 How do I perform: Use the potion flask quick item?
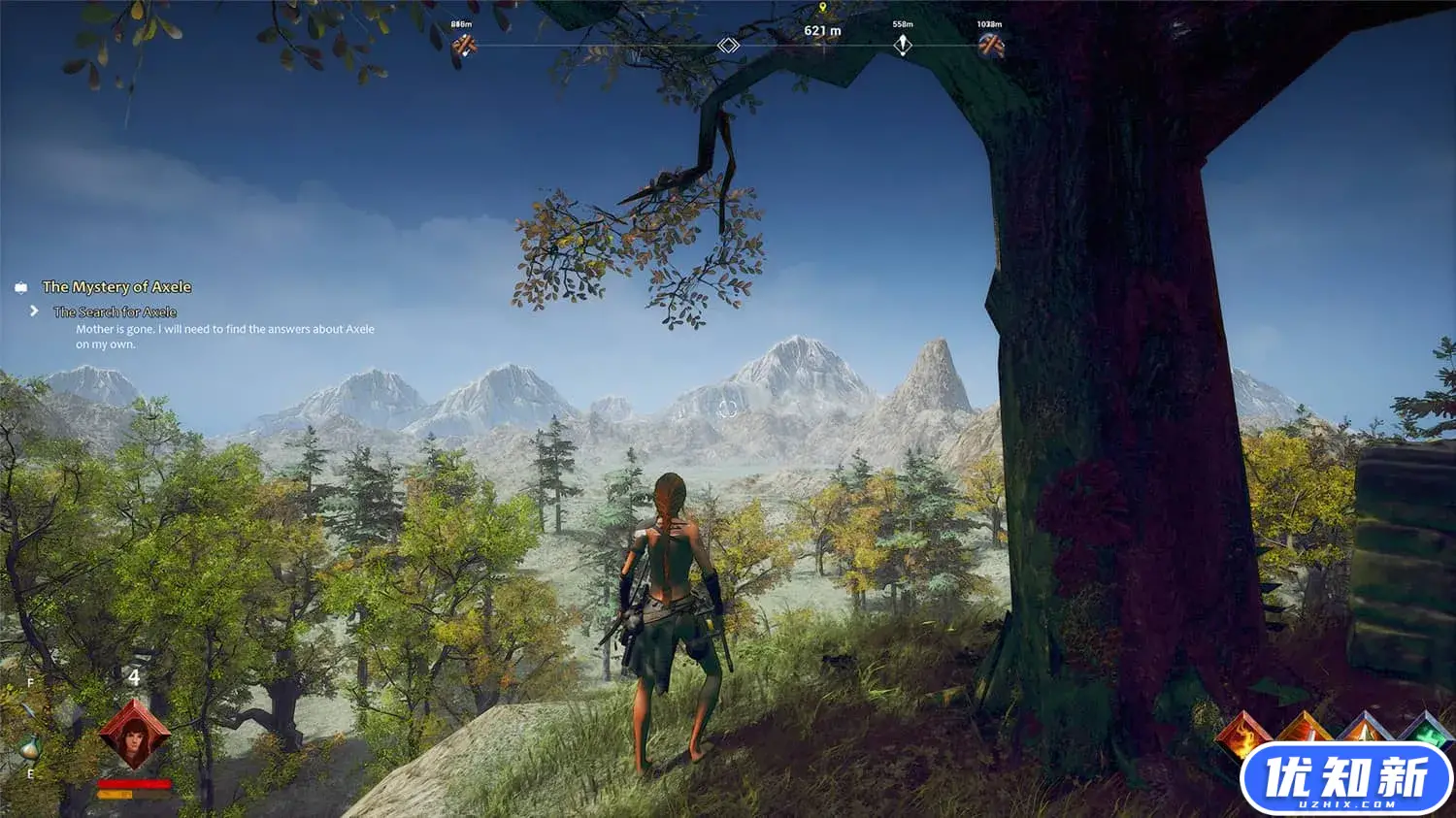click(x=29, y=748)
